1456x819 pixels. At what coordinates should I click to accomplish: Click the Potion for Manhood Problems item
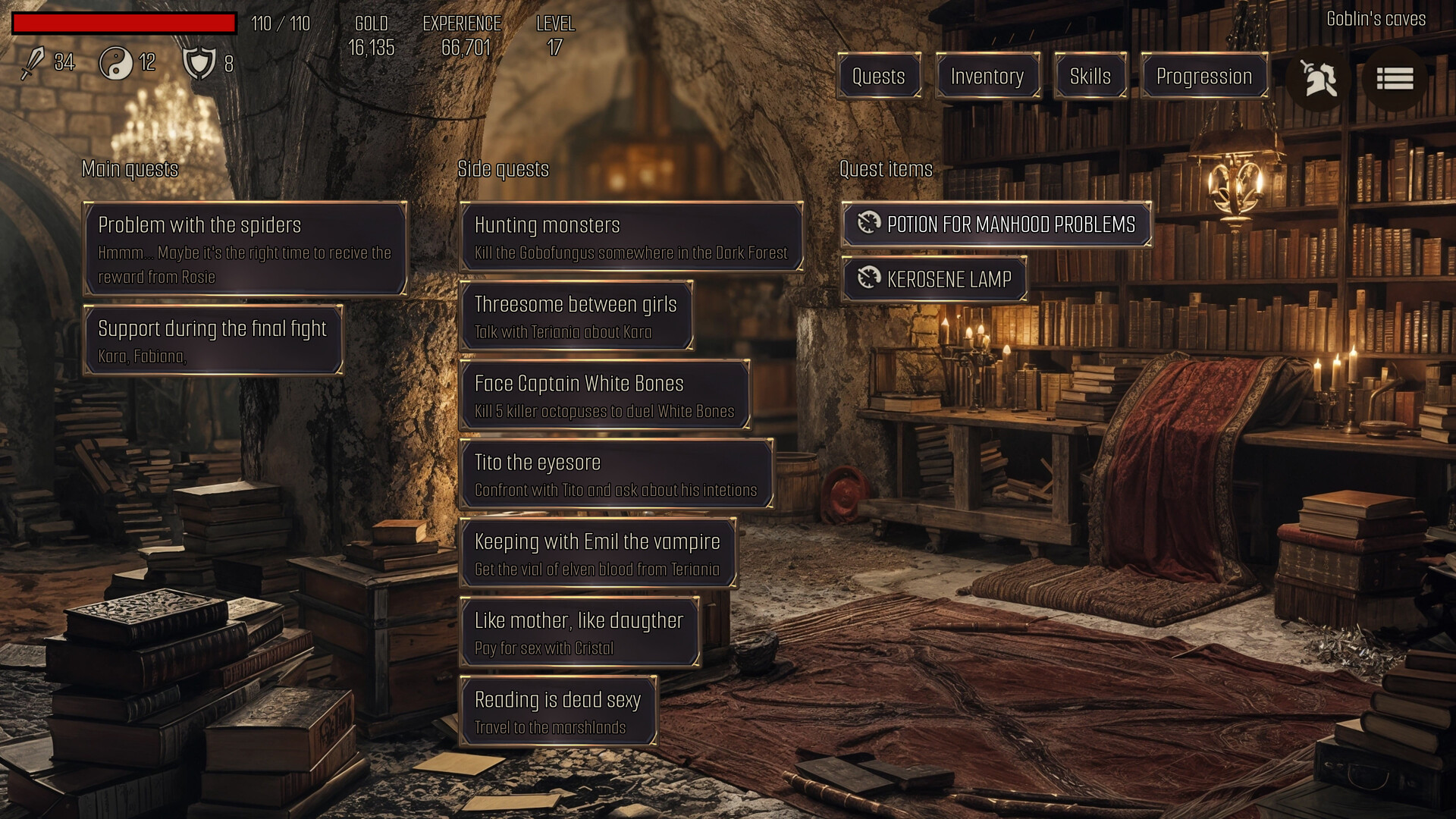tap(996, 224)
